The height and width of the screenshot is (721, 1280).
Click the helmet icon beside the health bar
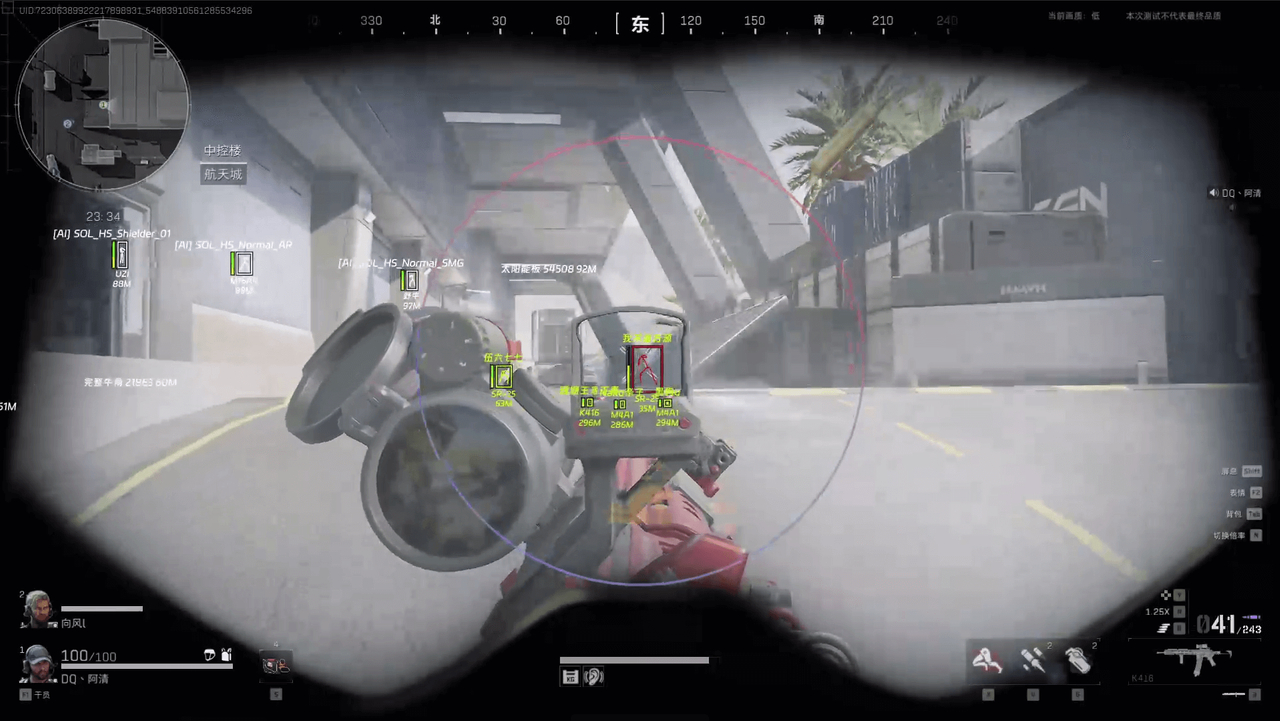click(x=210, y=655)
